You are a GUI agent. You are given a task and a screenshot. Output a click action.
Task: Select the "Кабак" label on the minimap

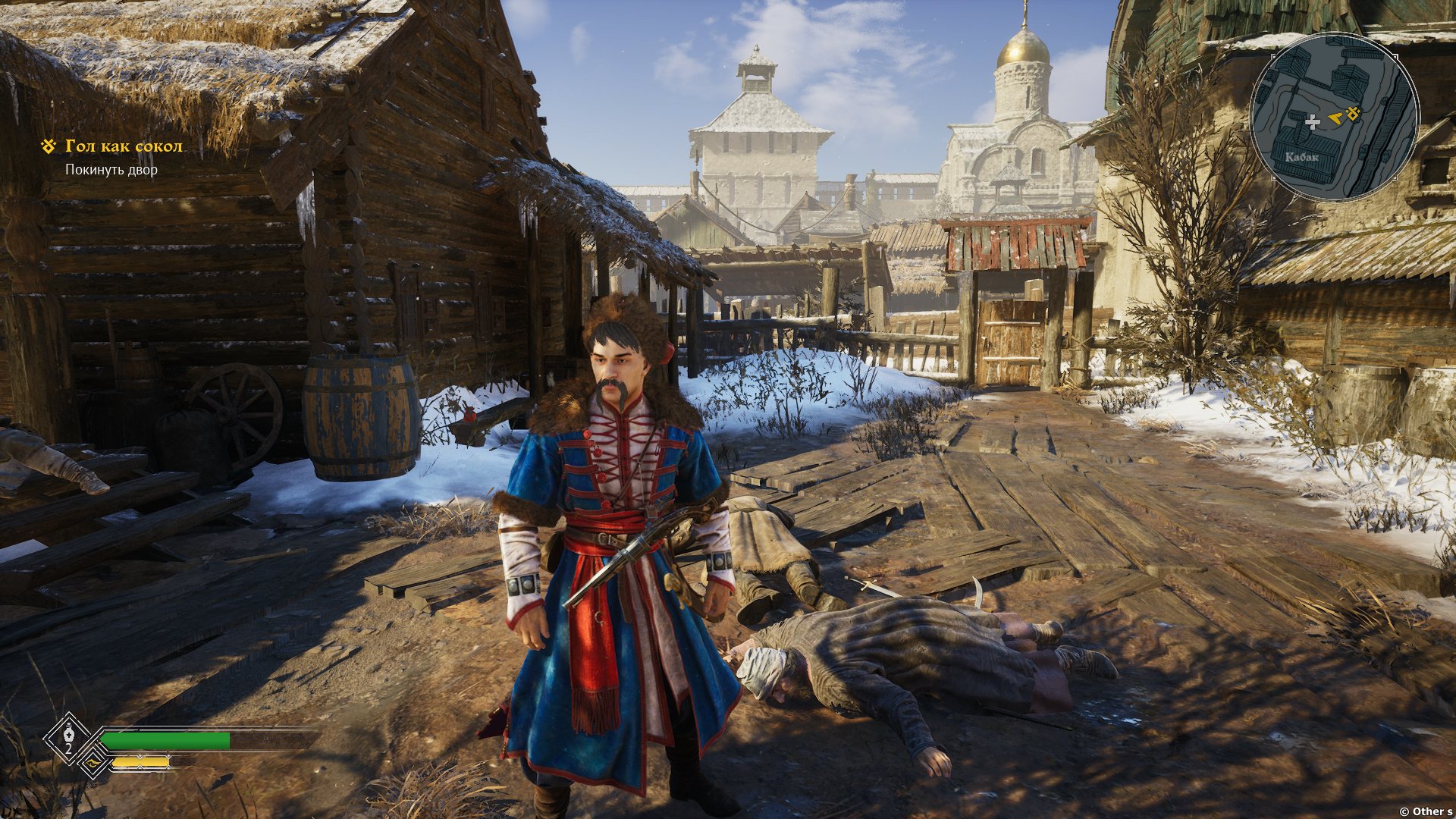coord(1301,158)
